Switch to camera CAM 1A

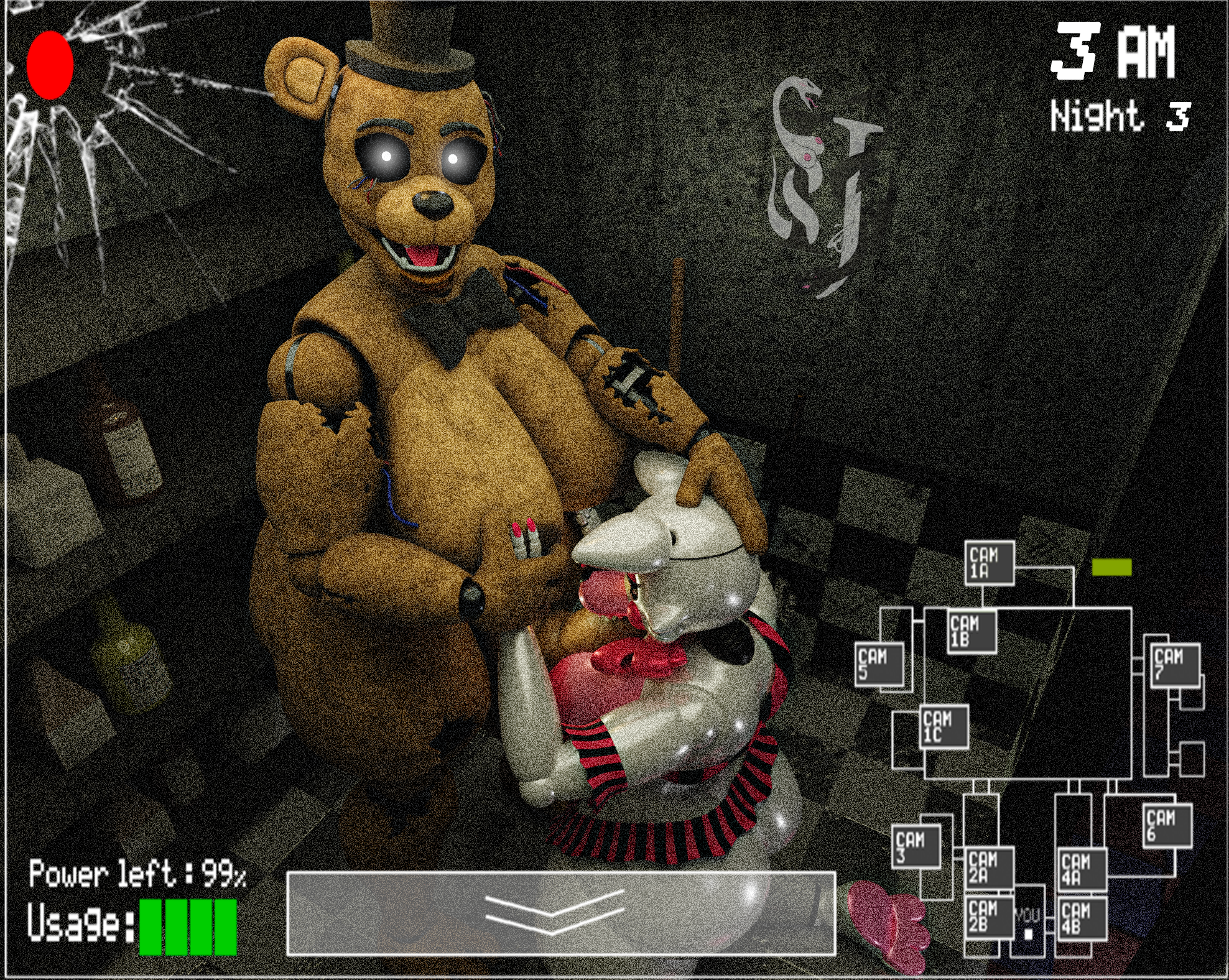coord(990,563)
